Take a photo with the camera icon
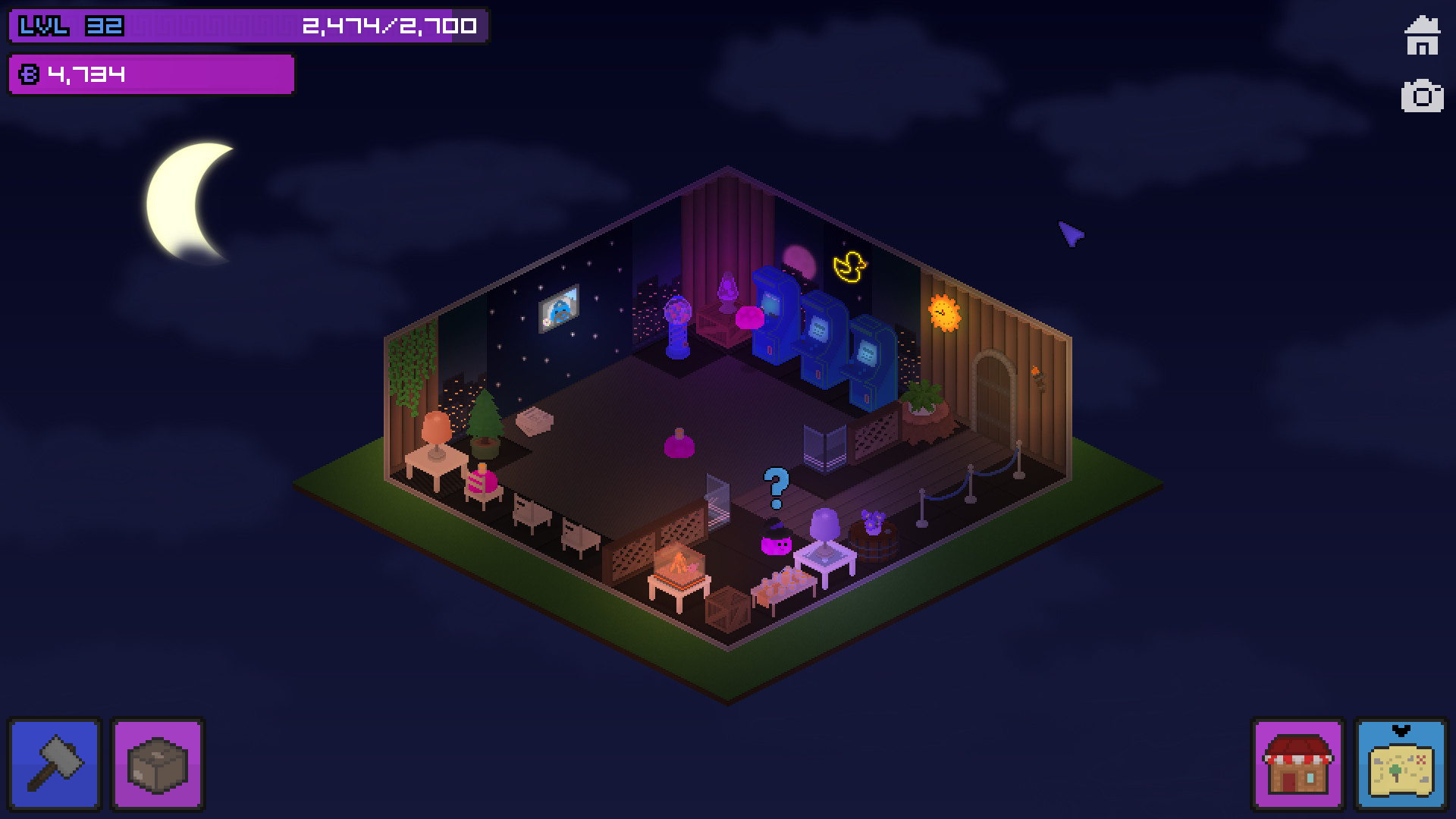1456x819 pixels. click(1424, 97)
